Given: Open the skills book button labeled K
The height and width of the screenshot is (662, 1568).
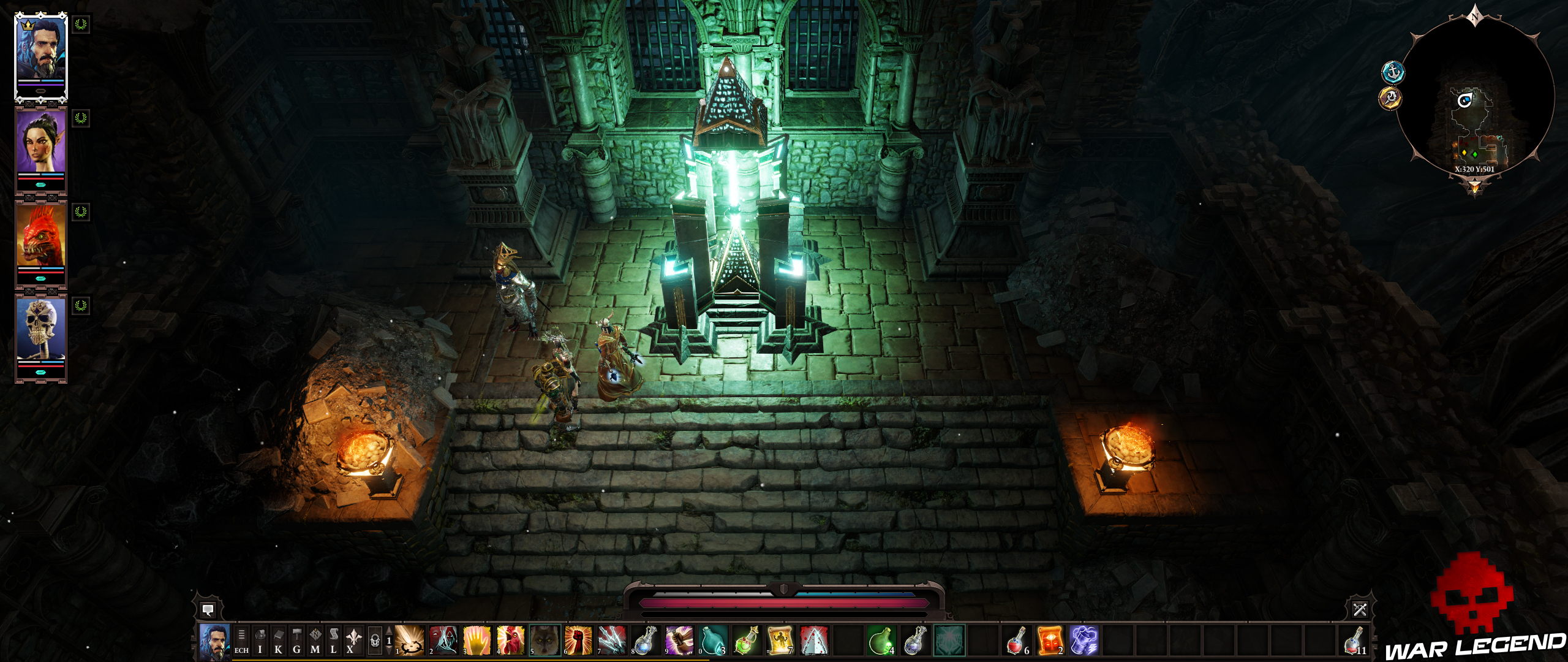Looking at the screenshot, I should pyautogui.click(x=278, y=641).
